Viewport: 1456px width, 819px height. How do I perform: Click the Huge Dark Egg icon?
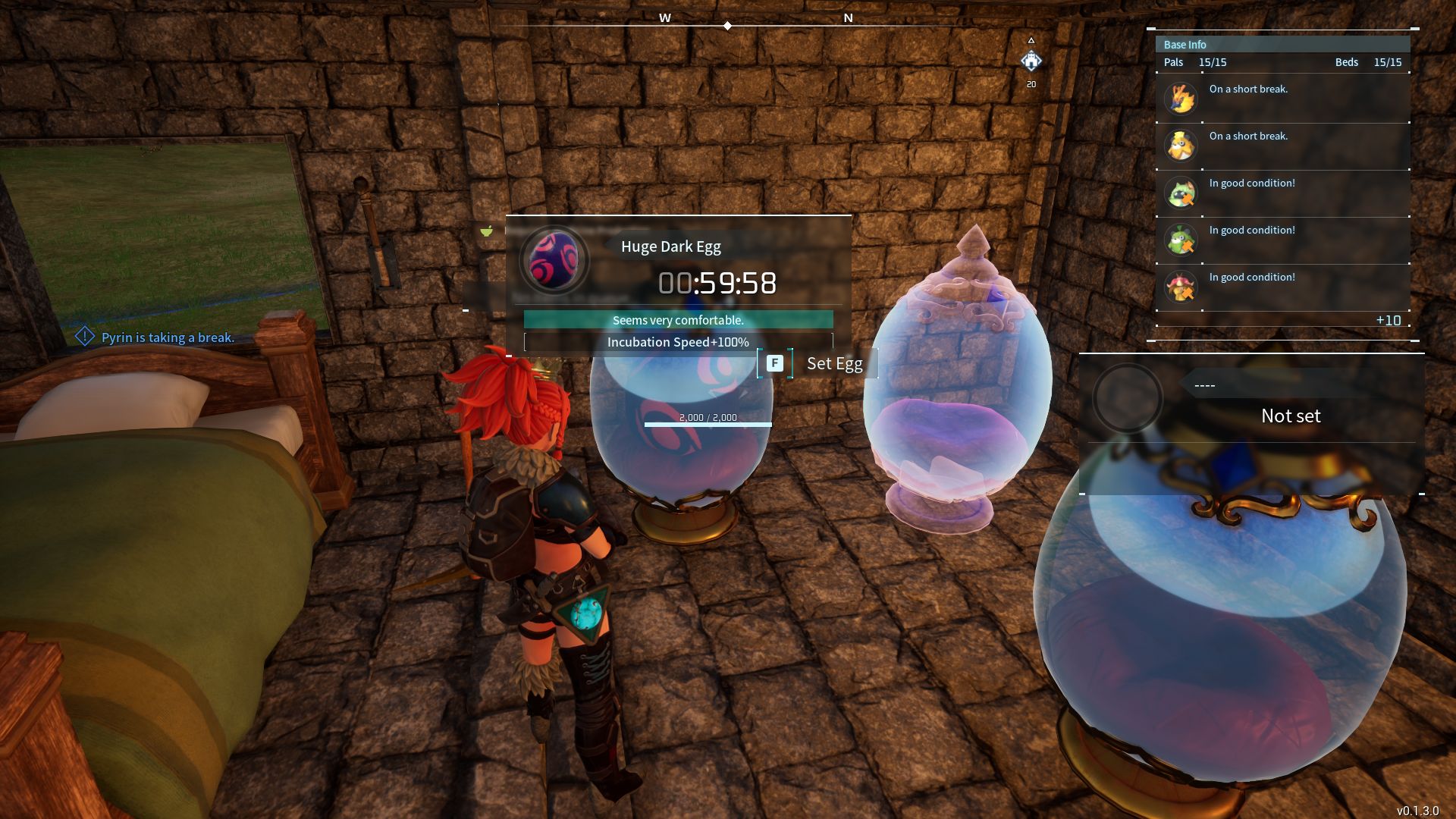(x=554, y=260)
